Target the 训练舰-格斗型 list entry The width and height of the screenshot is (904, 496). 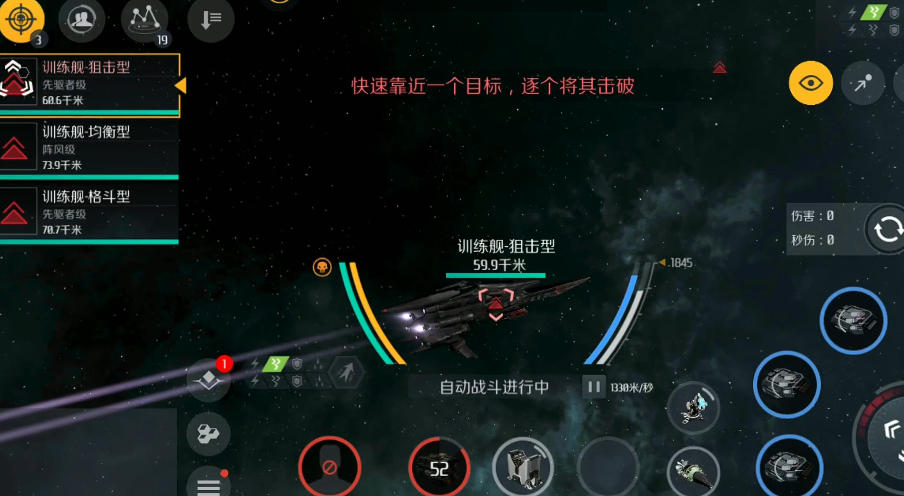[x=90, y=211]
